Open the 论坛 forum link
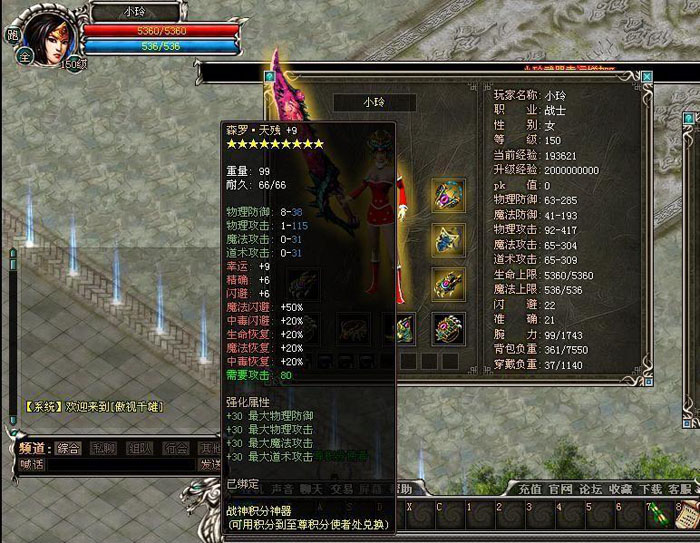700x543 pixels. pyautogui.click(x=590, y=489)
